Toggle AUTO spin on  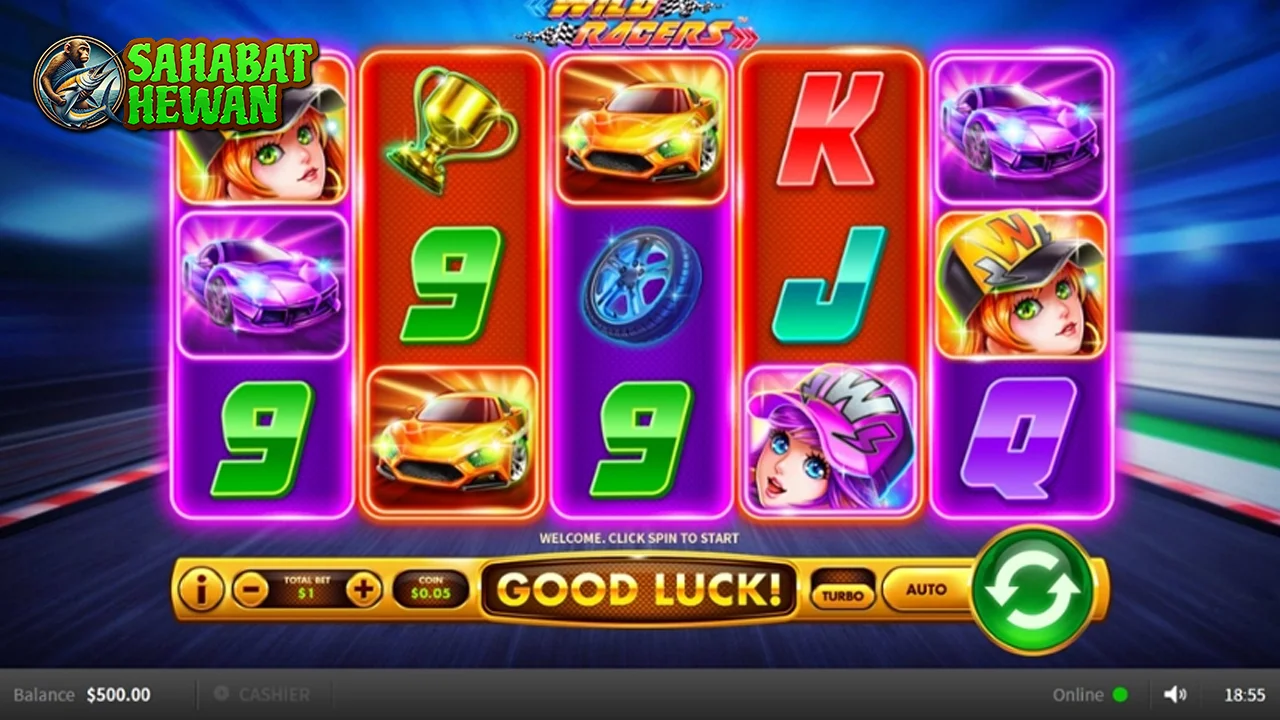coord(925,590)
